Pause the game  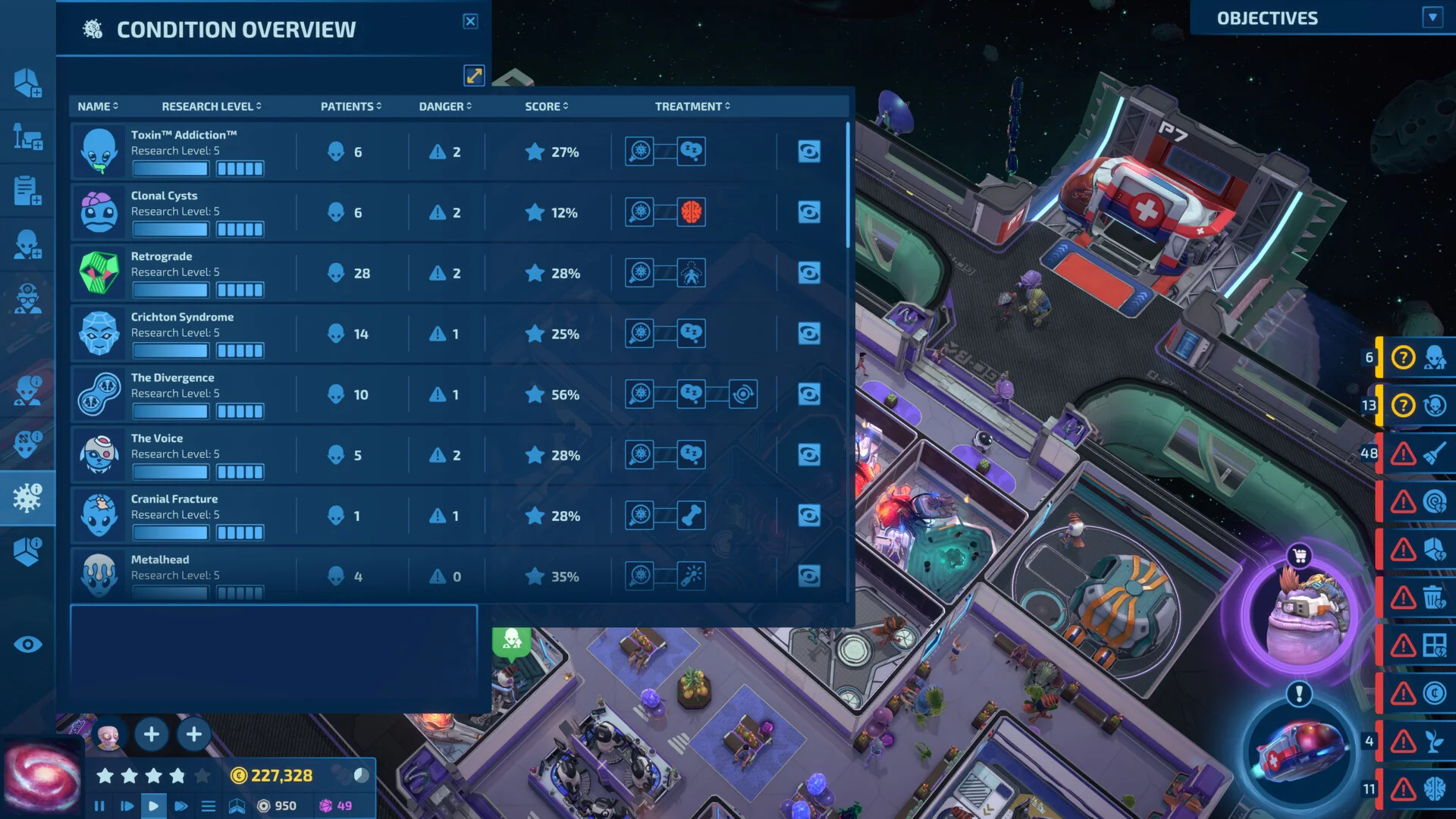coord(99,806)
